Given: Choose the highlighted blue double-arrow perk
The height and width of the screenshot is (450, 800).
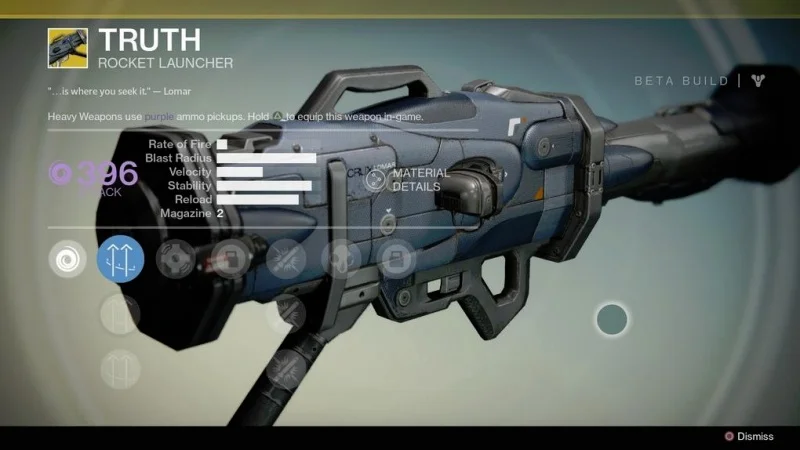Looking at the screenshot, I should pyautogui.click(x=120, y=259).
